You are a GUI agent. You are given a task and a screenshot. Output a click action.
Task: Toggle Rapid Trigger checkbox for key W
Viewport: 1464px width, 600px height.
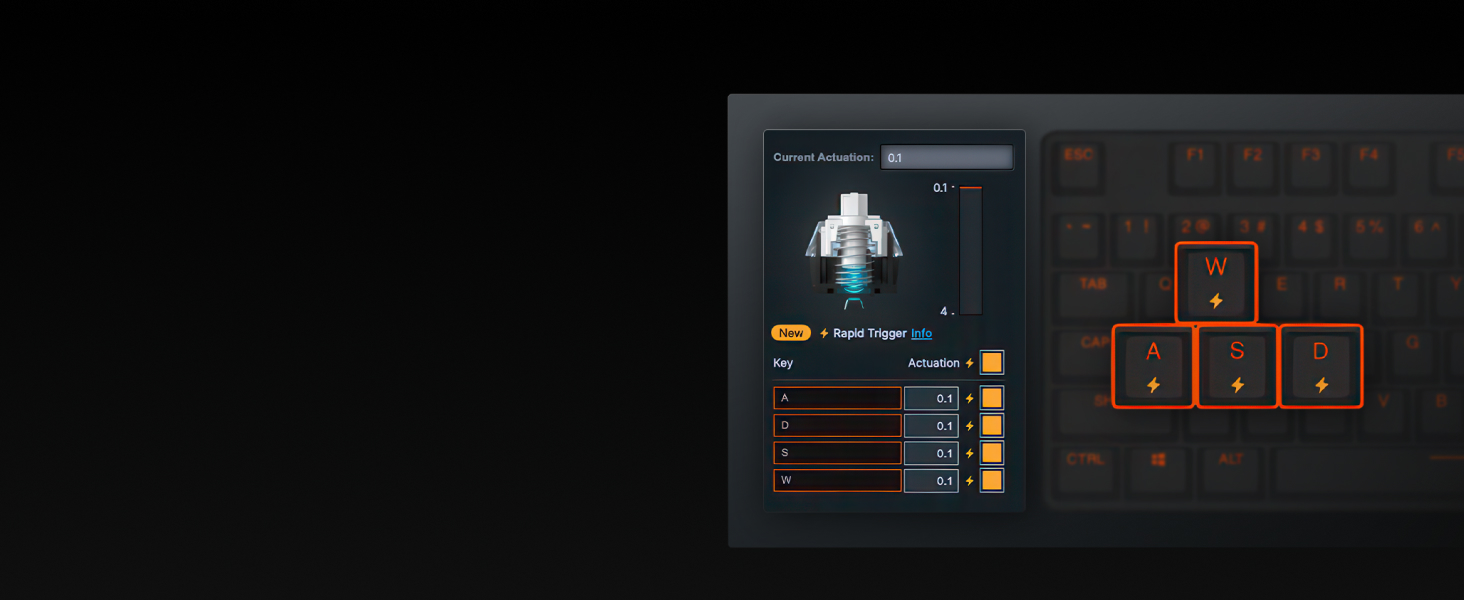(x=991, y=481)
